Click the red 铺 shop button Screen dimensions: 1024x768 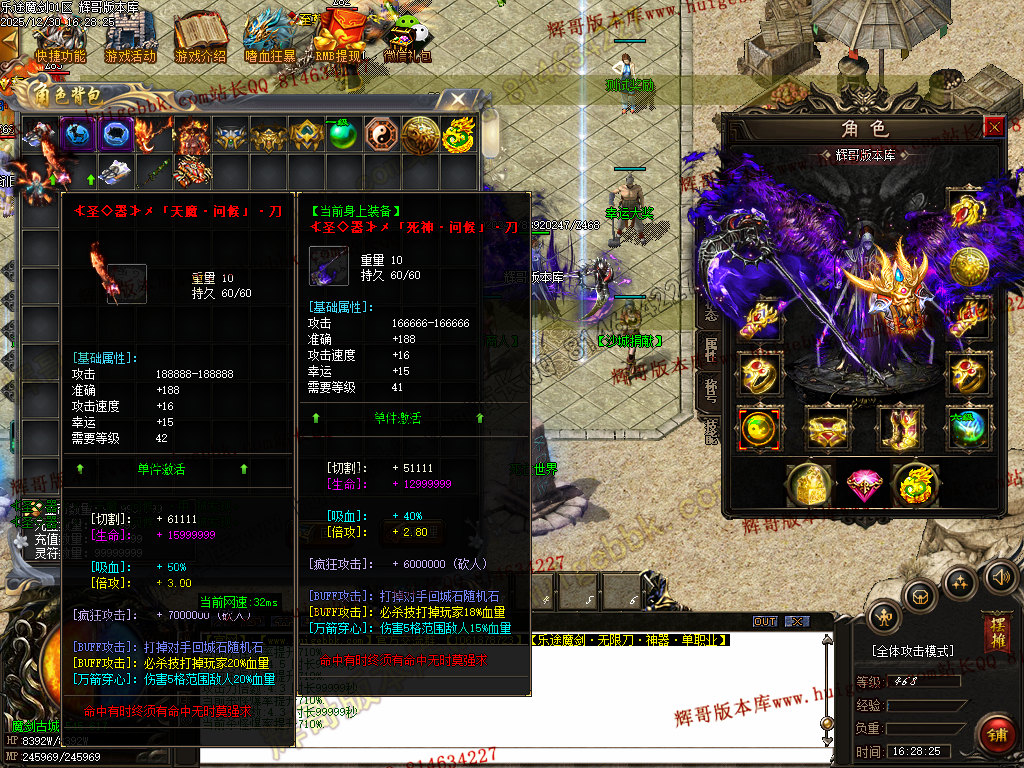pyautogui.click(x=996, y=734)
